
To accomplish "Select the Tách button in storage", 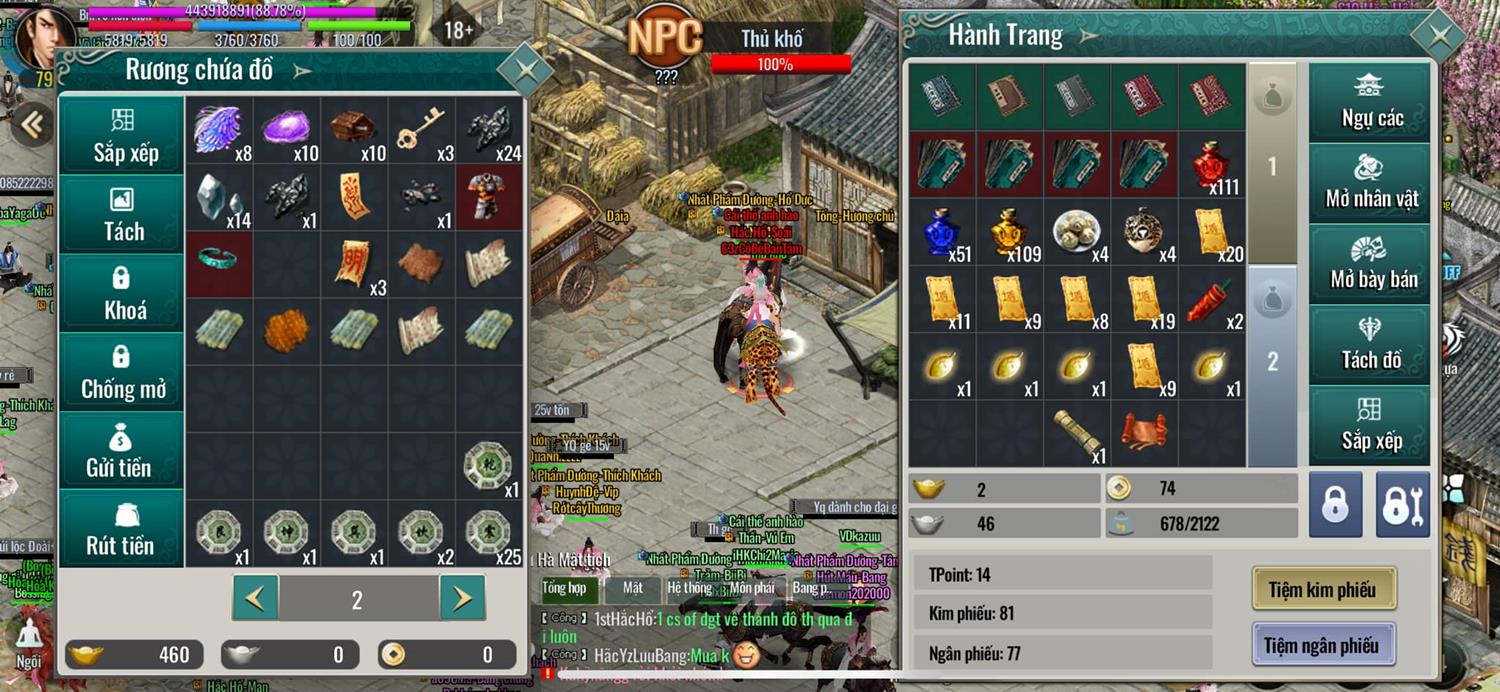I will coord(124,215).
